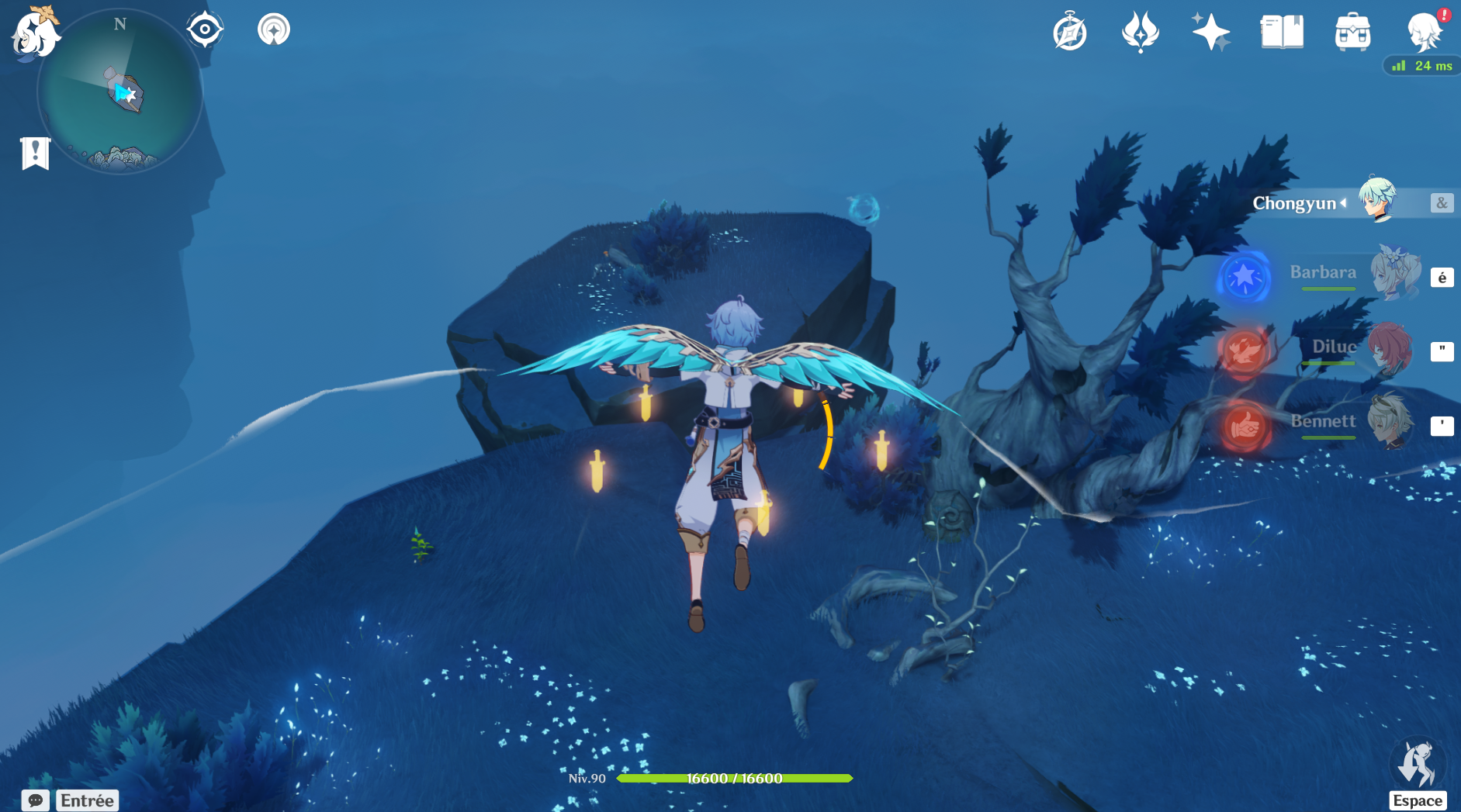The image size is (1461, 812).
Task: Open the character menu head icon
Action: [1425, 33]
